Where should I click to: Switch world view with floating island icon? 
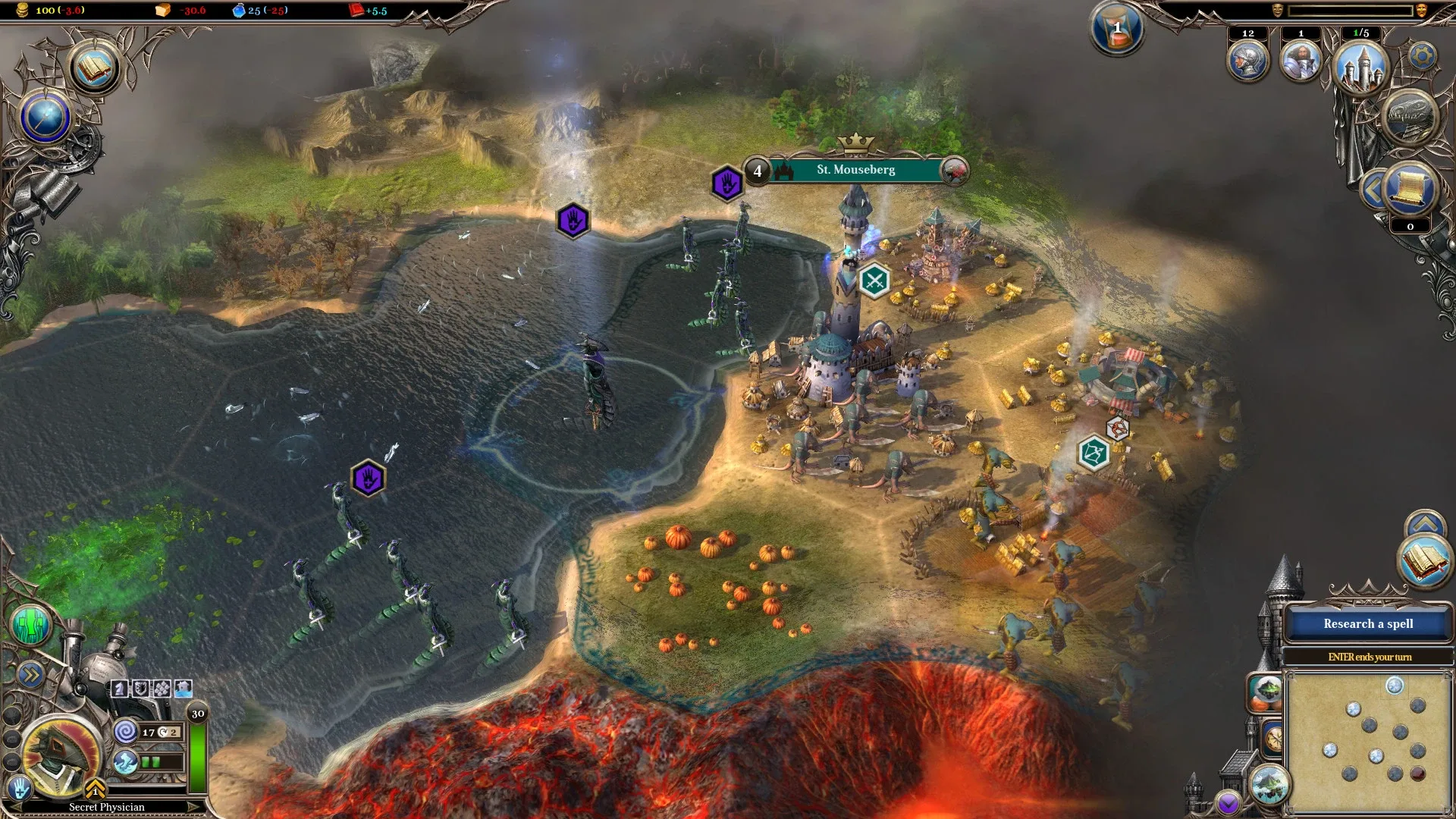1269,785
